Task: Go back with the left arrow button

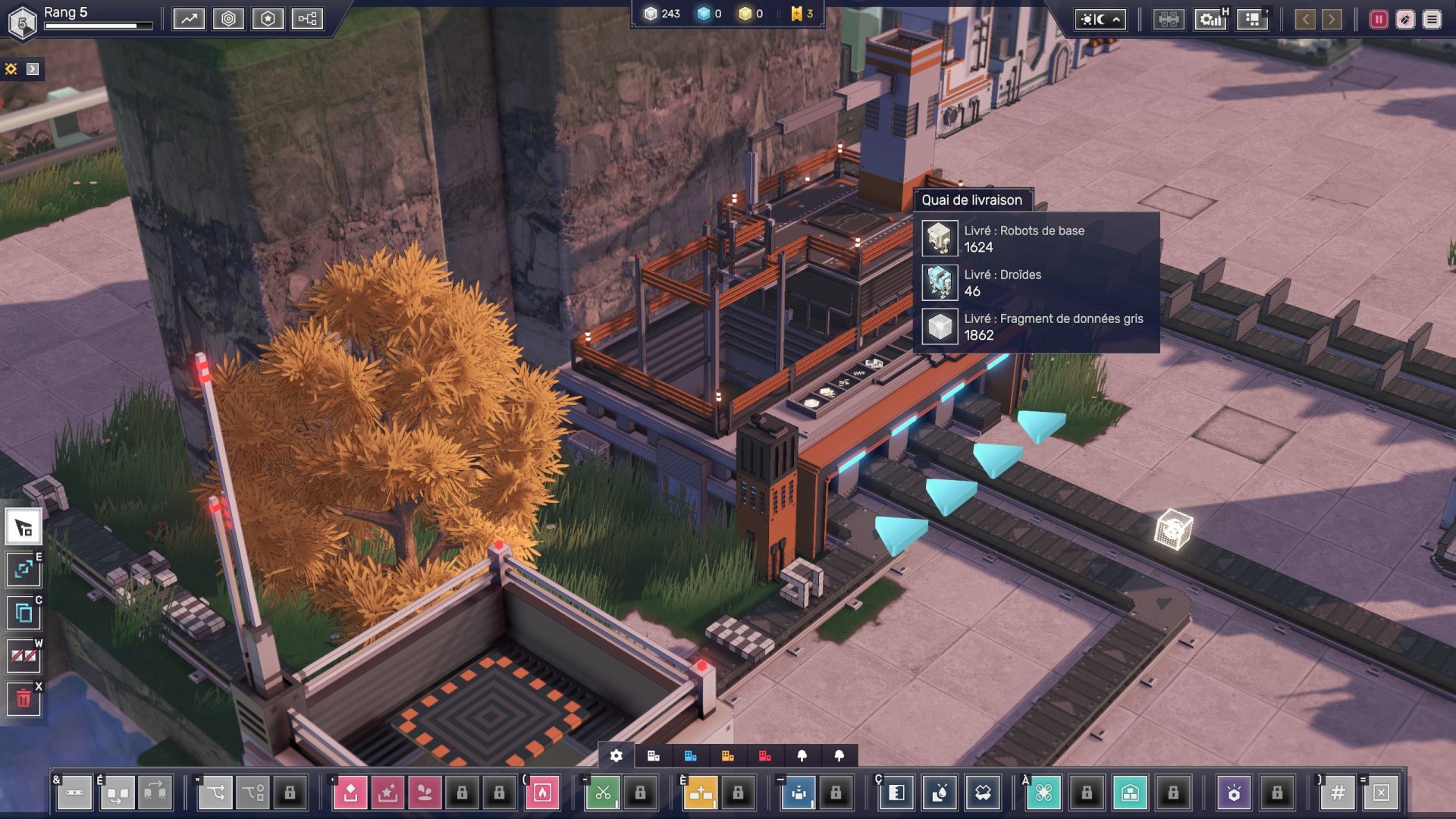Action: coord(1304,20)
